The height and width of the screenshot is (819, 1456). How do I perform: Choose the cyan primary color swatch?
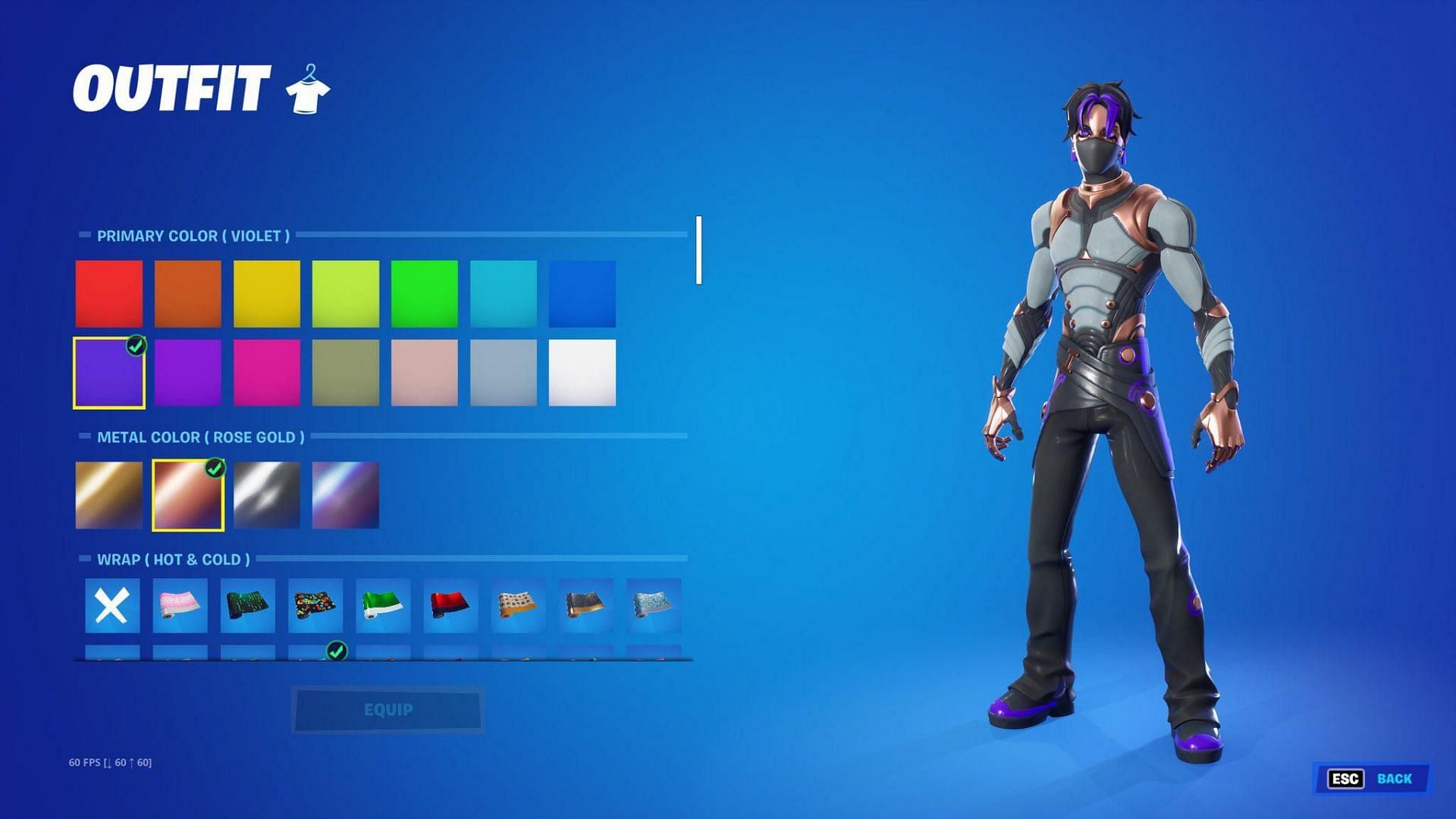[x=504, y=293]
